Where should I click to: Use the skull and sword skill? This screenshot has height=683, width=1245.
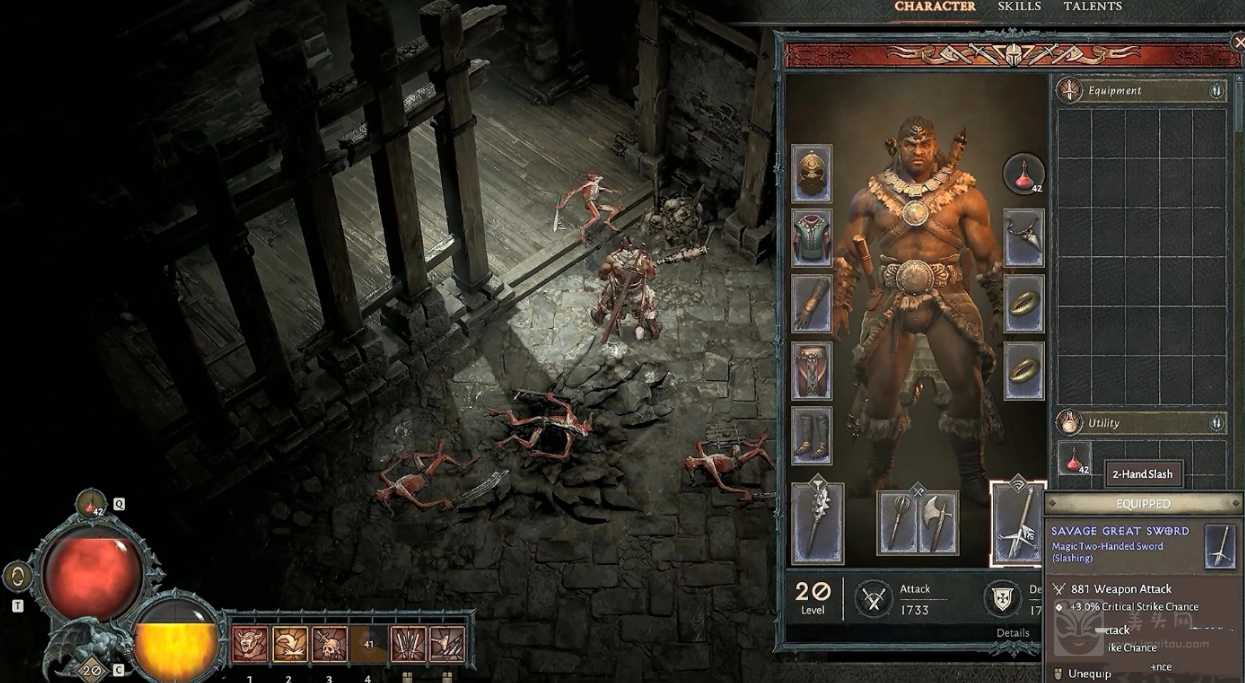point(329,645)
